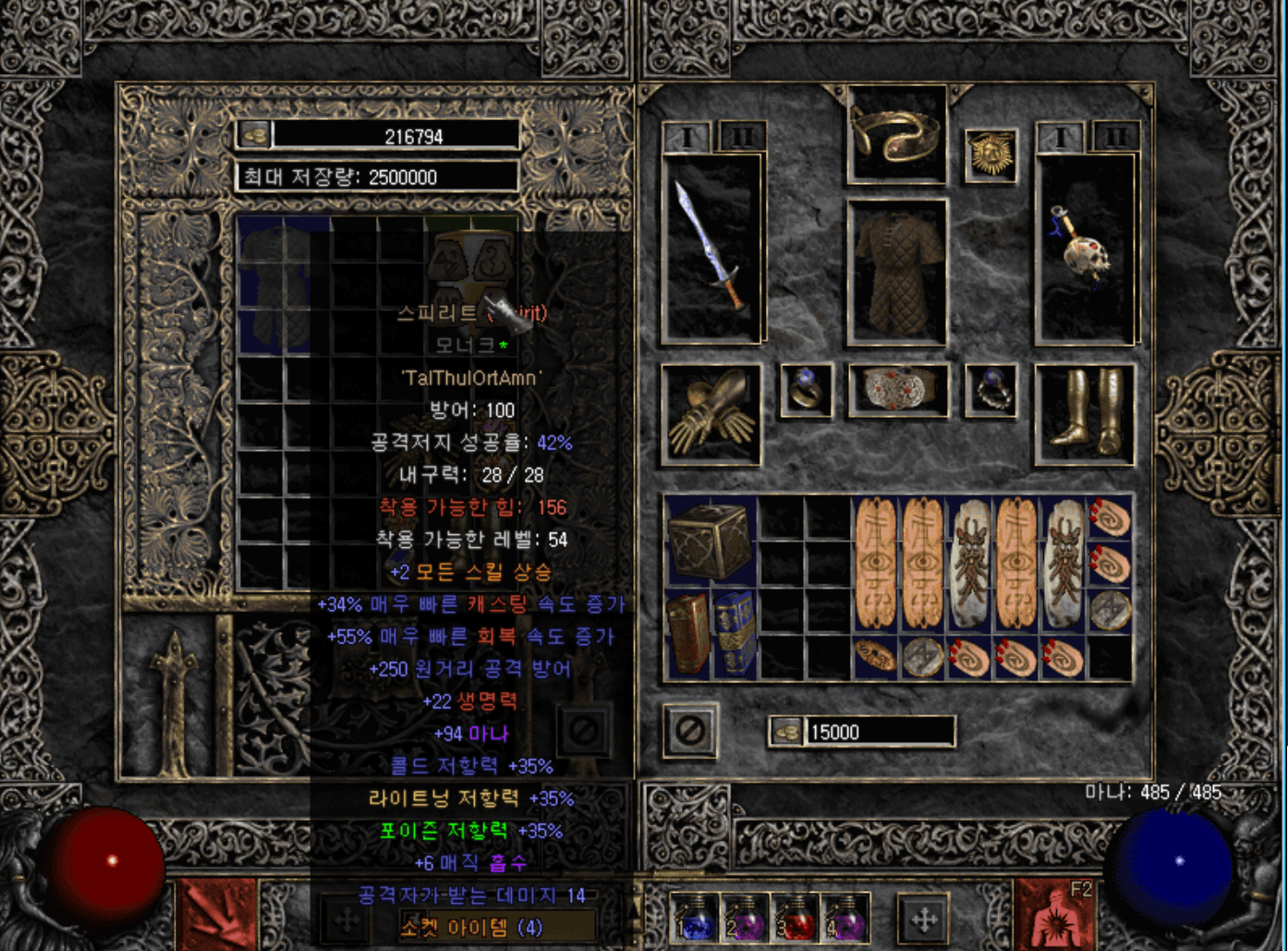Click the equipped circlet helm slot
Screen dimensions: 1288x951
896,135
